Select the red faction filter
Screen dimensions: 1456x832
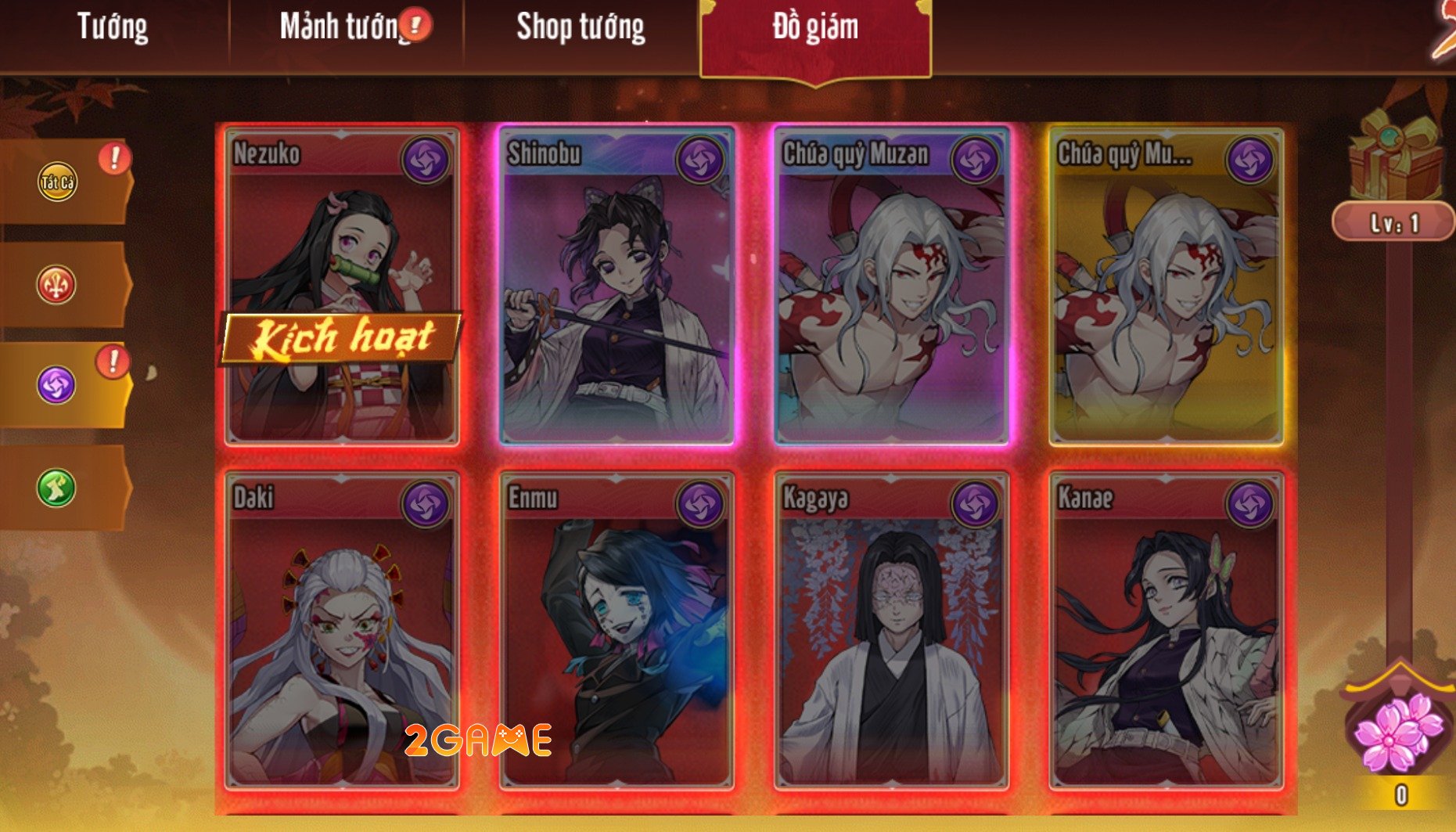pos(55,282)
